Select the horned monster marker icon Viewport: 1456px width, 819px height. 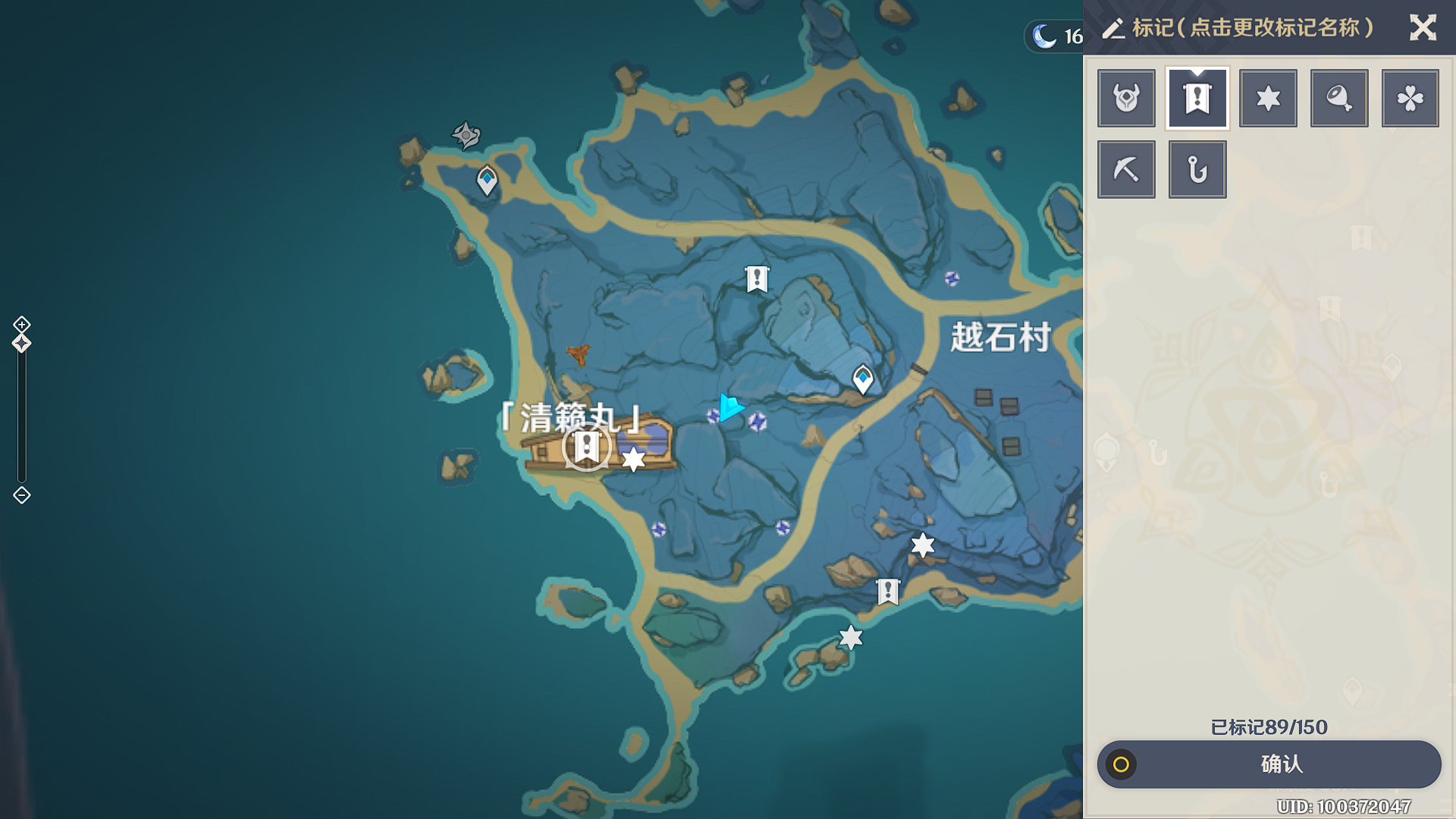pyautogui.click(x=1126, y=99)
